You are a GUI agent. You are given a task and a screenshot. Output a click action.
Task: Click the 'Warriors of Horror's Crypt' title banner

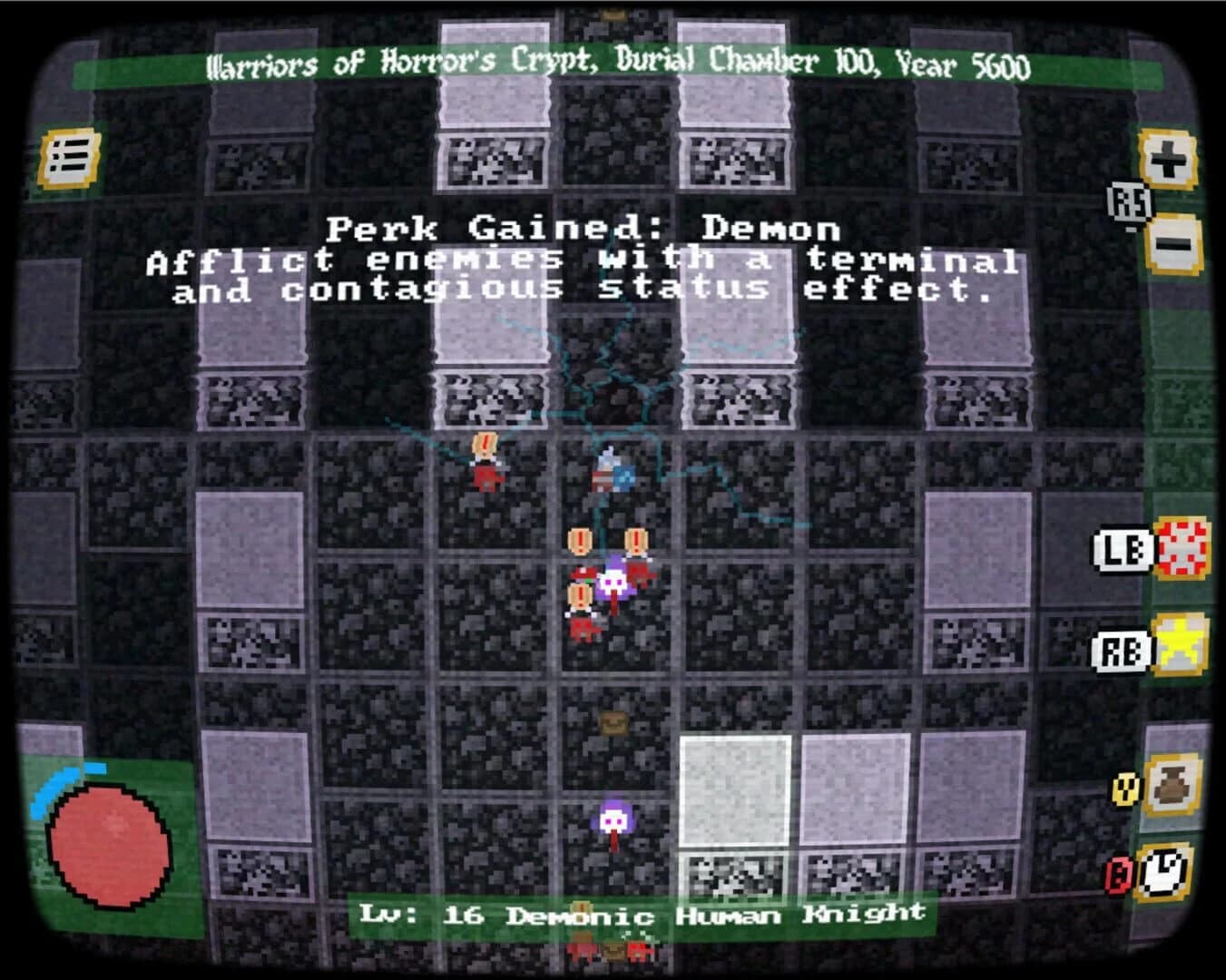click(x=617, y=64)
